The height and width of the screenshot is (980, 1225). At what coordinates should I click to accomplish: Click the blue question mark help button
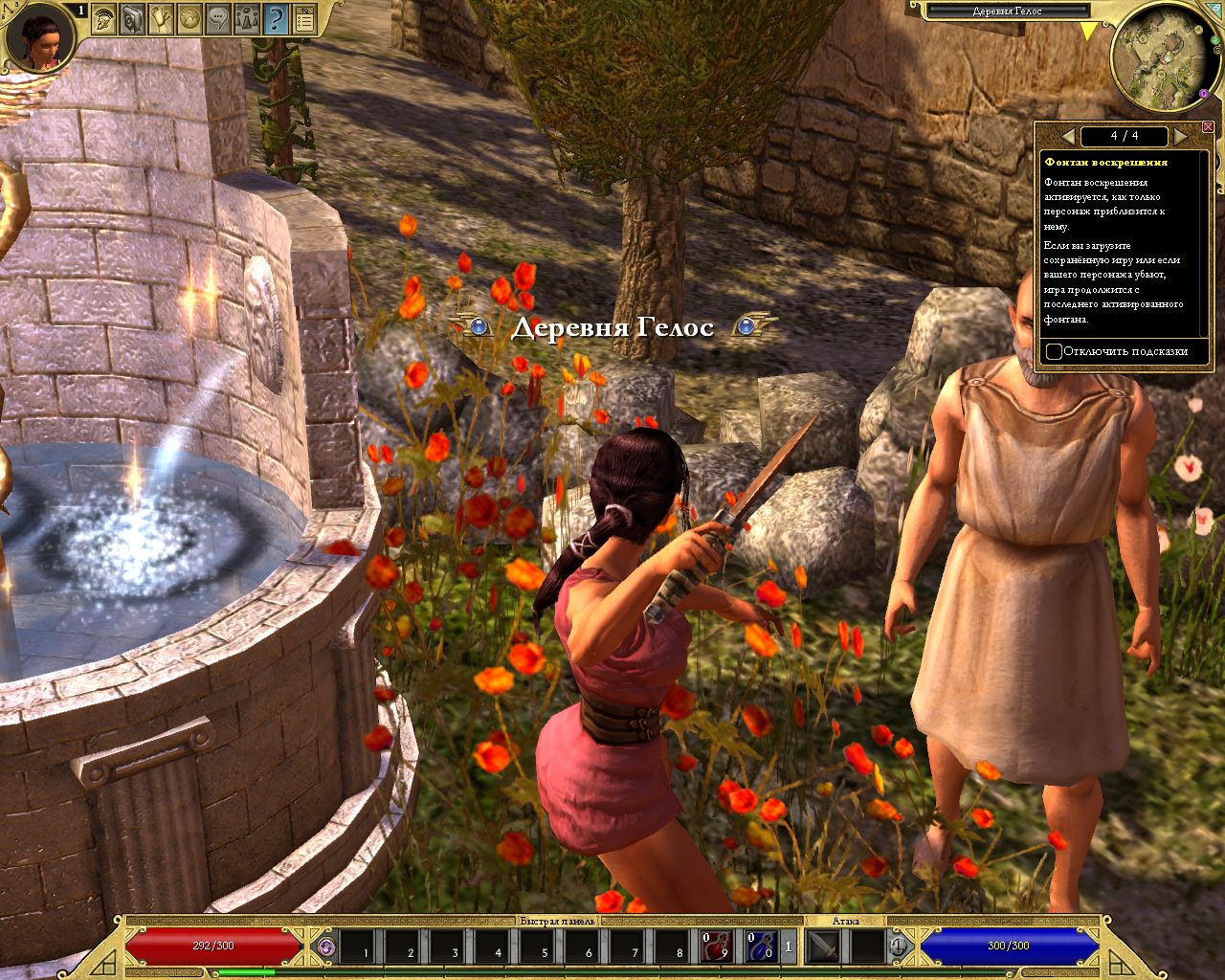(276, 18)
